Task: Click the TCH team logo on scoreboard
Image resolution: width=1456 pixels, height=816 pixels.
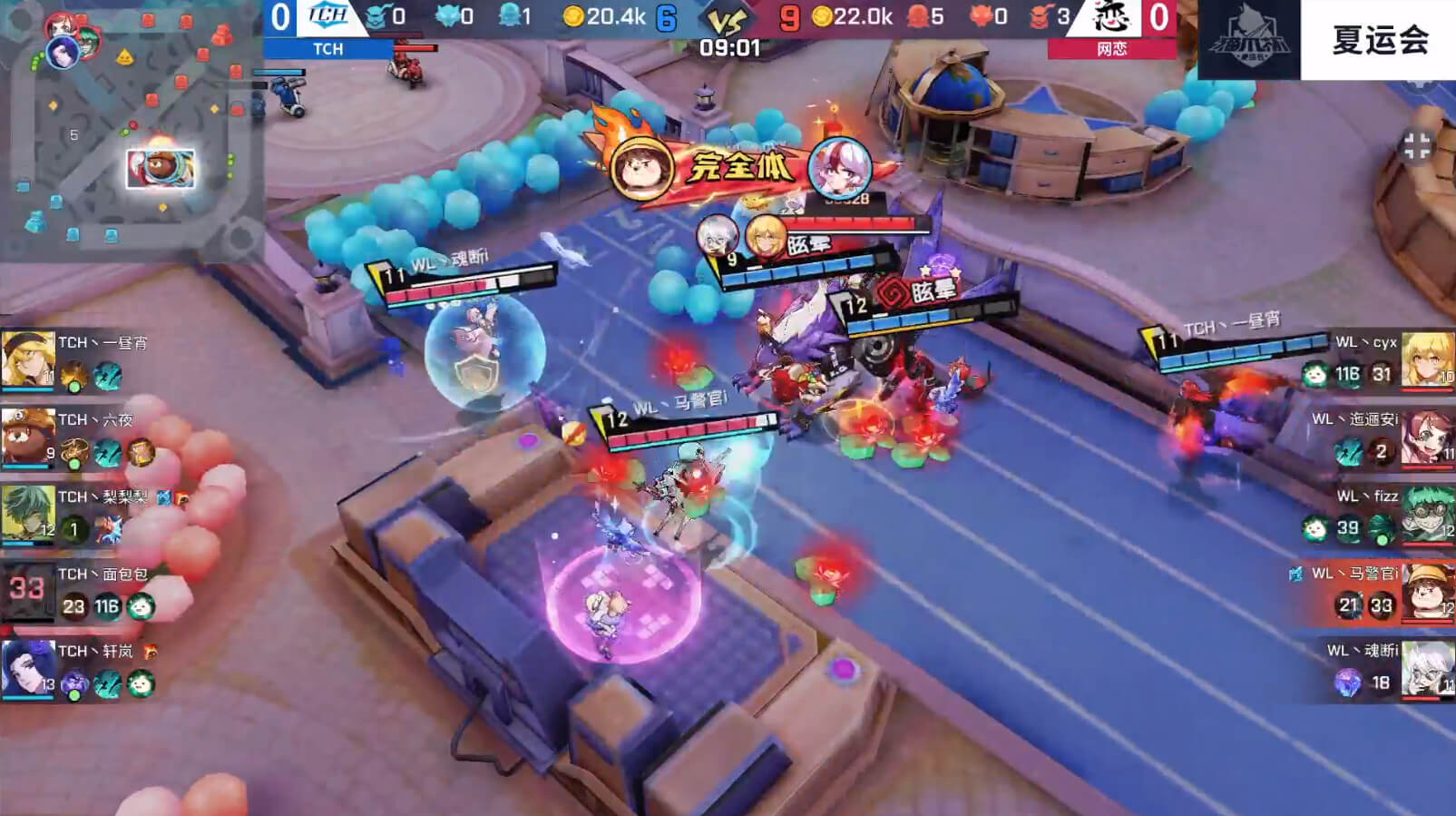Action: [x=327, y=16]
